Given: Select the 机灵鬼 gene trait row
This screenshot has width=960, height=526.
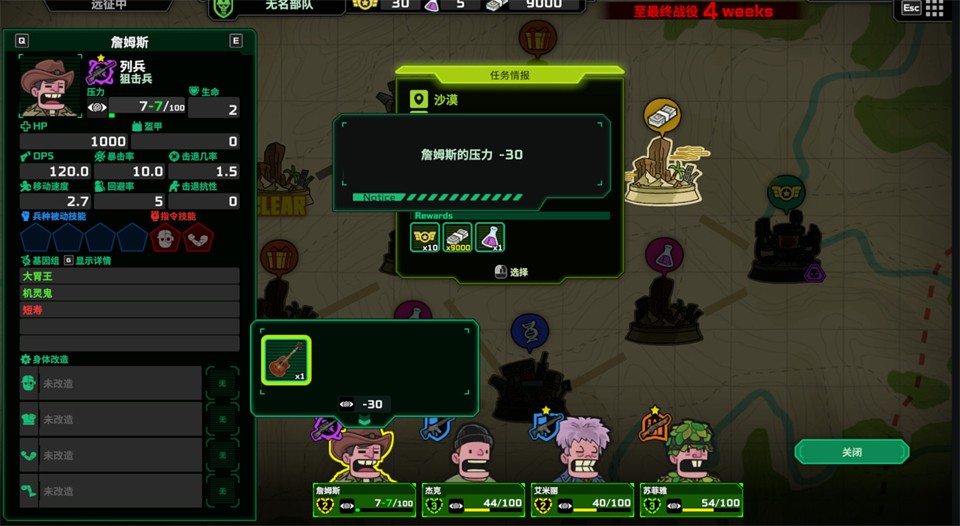Looking at the screenshot, I should coord(129,293).
